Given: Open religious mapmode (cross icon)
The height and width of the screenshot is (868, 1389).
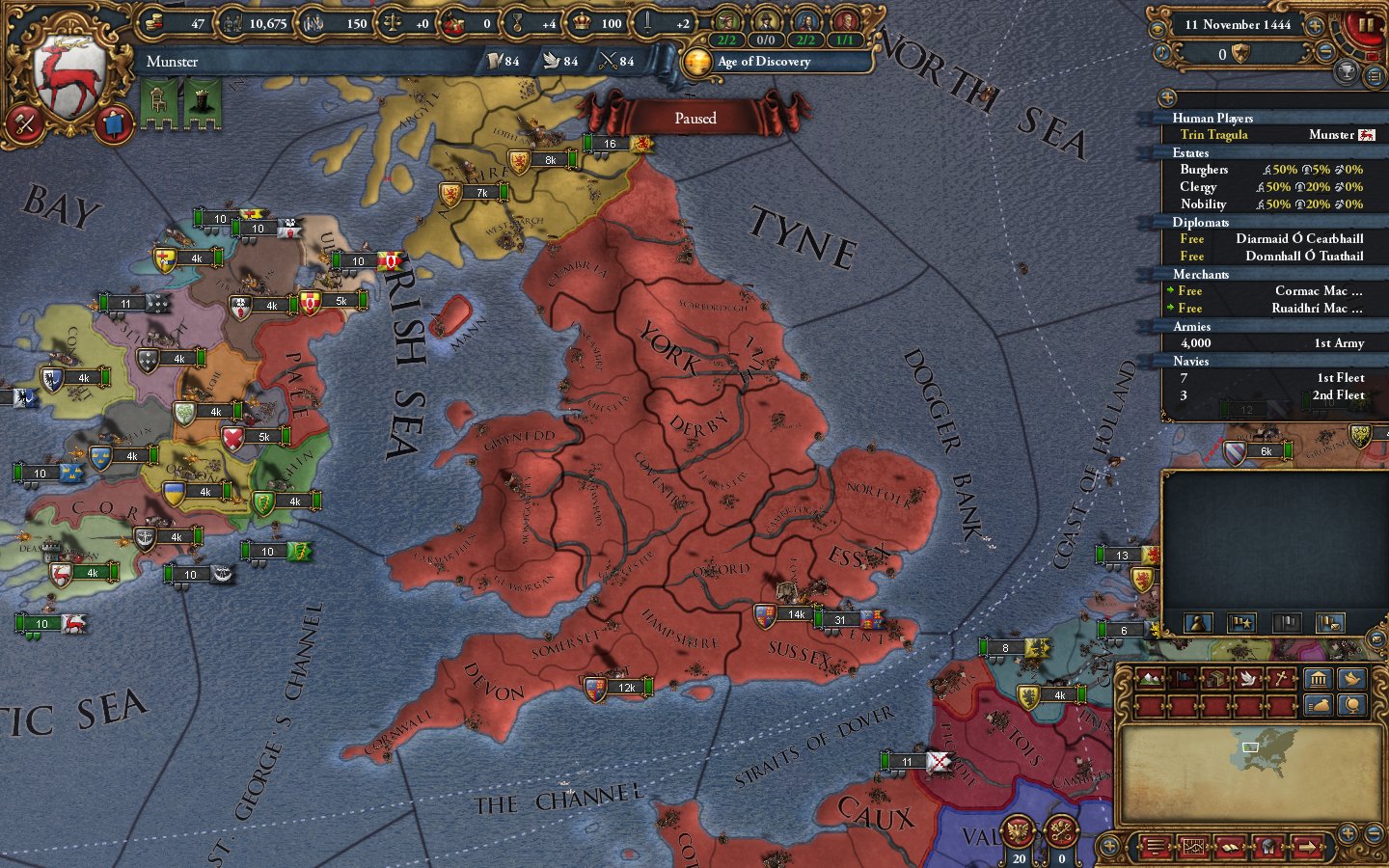Looking at the screenshot, I should pyautogui.click(x=1281, y=678).
